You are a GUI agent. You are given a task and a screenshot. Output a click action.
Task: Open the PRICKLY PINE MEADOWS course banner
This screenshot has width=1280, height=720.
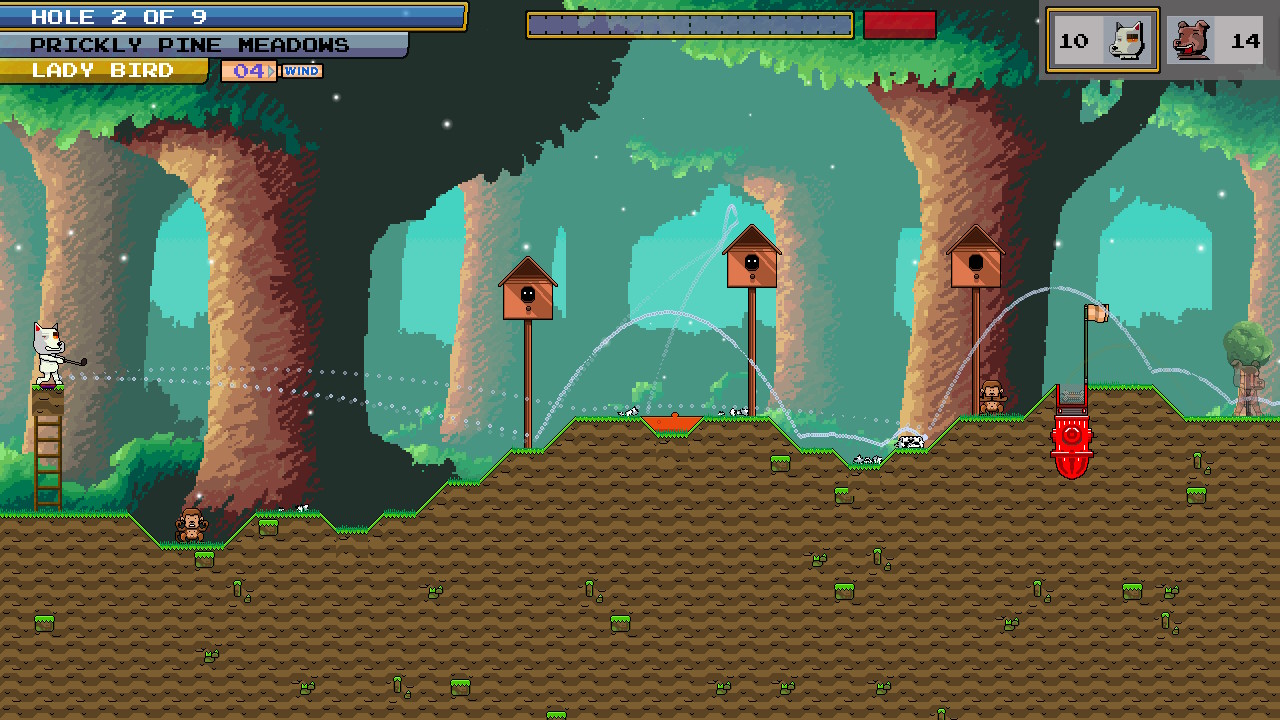190,44
